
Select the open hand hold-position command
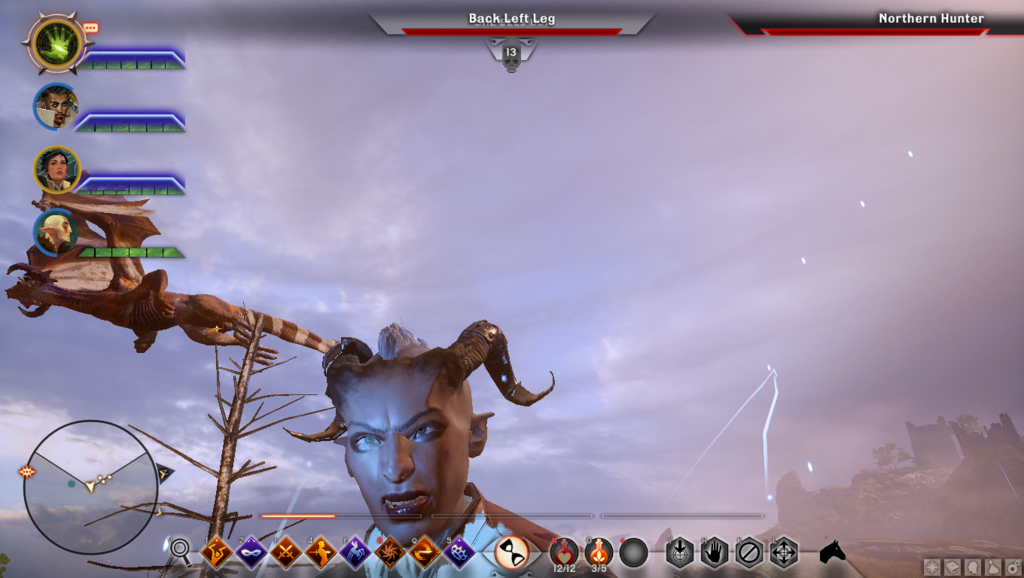714,551
